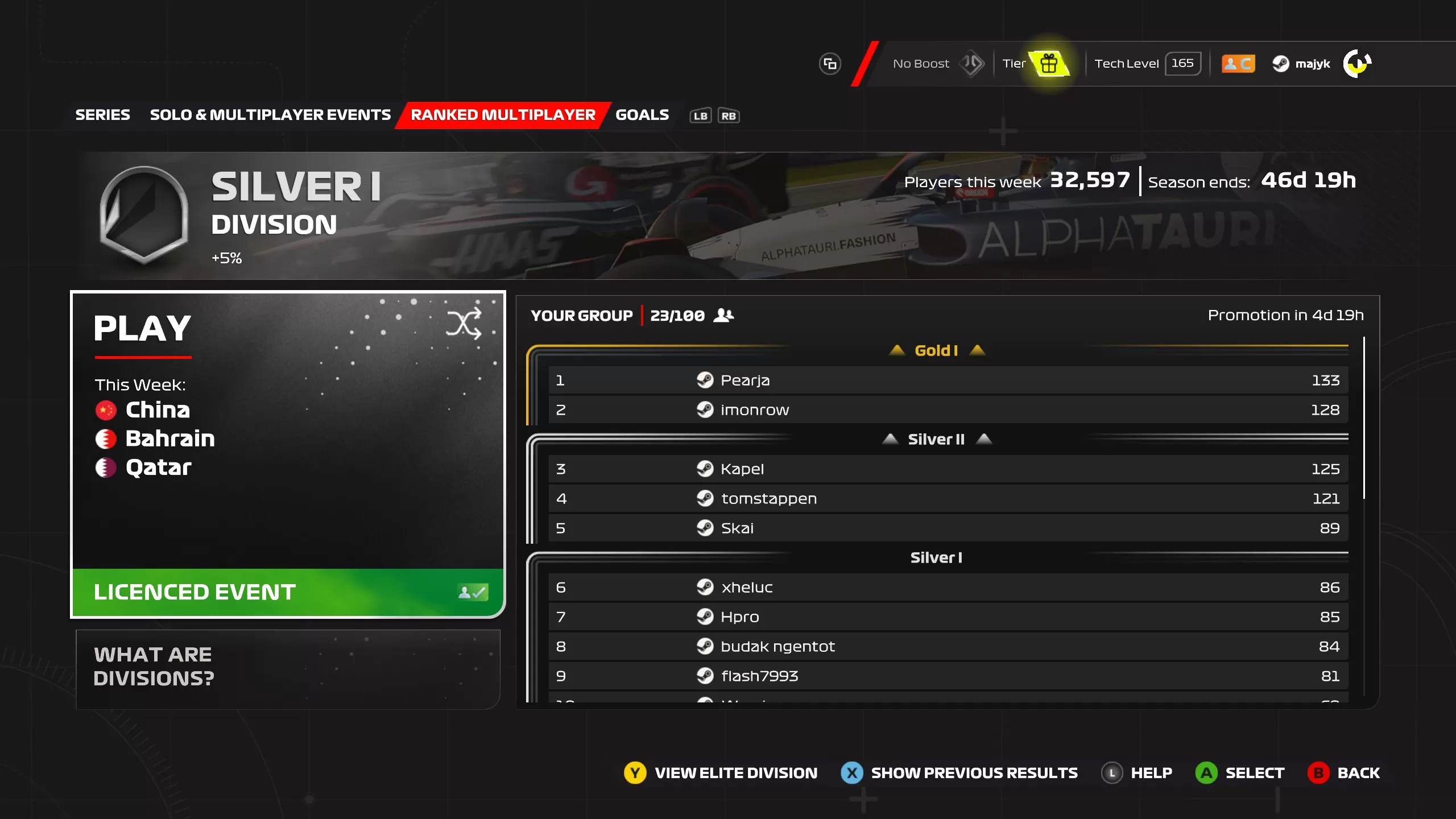The image size is (1456, 819).
Task: Pick budak ngentot's leaderboard row
Action: click(x=948, y=647)
